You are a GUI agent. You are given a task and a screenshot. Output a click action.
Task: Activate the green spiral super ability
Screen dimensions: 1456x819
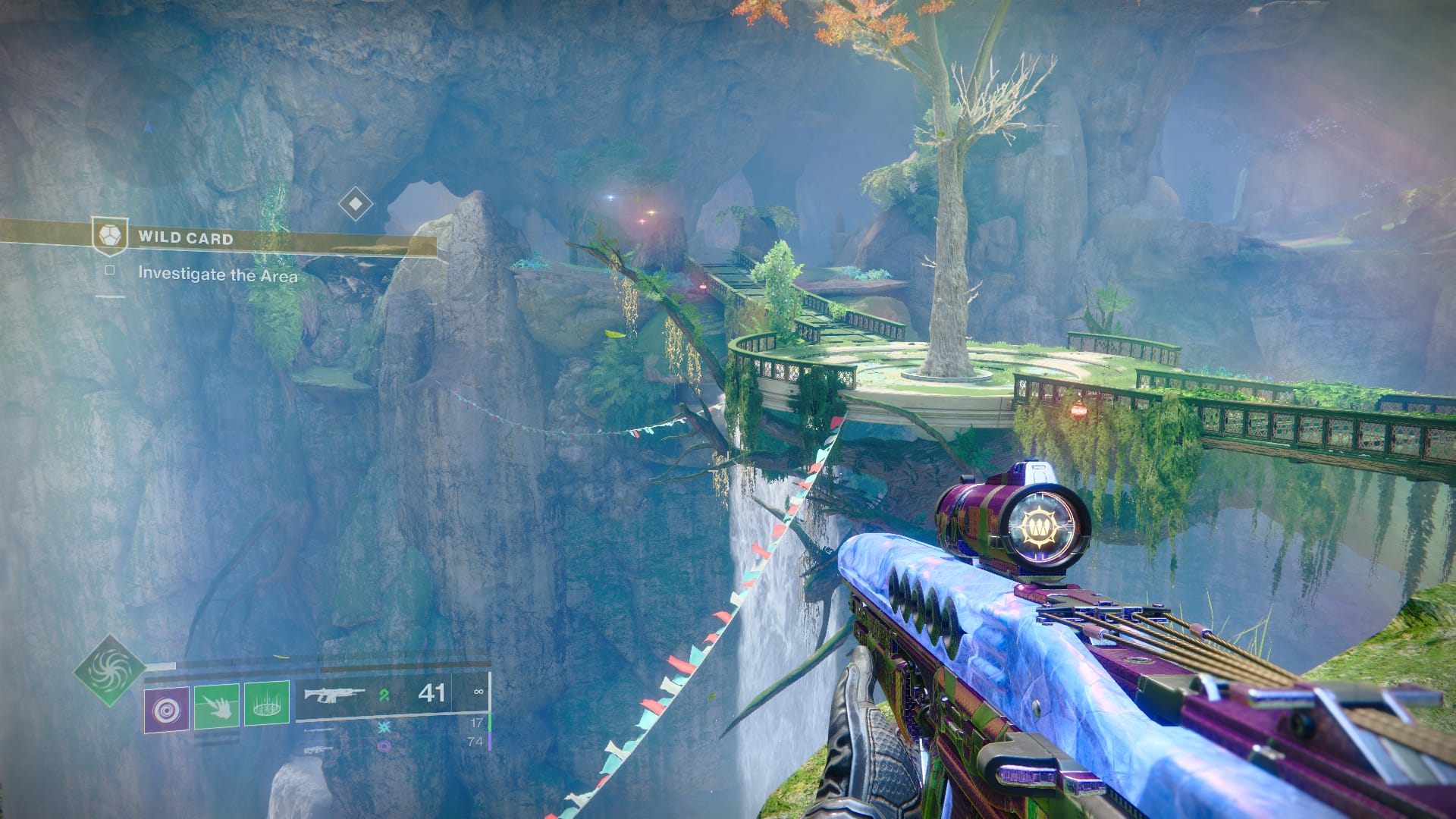tap(111, 671)
